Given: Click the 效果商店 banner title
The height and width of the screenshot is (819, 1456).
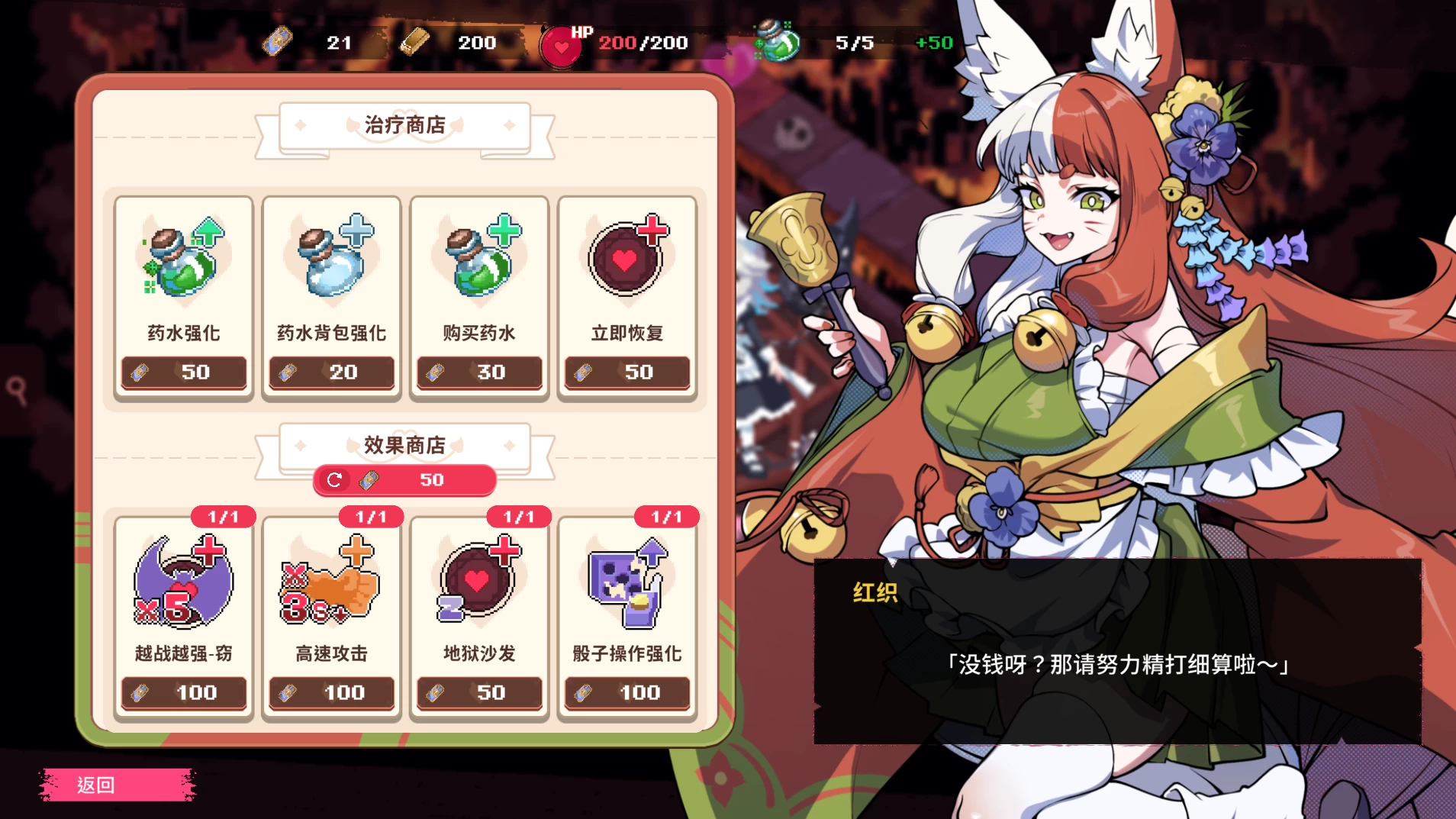Looking at the screenshot, I should tap(405, 446).
